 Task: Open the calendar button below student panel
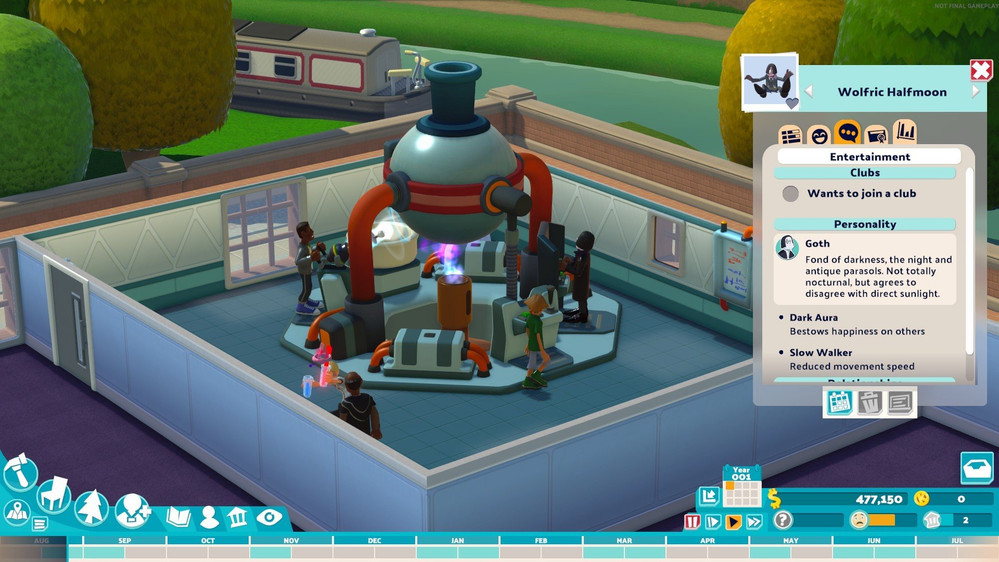(x=838, y=402)
